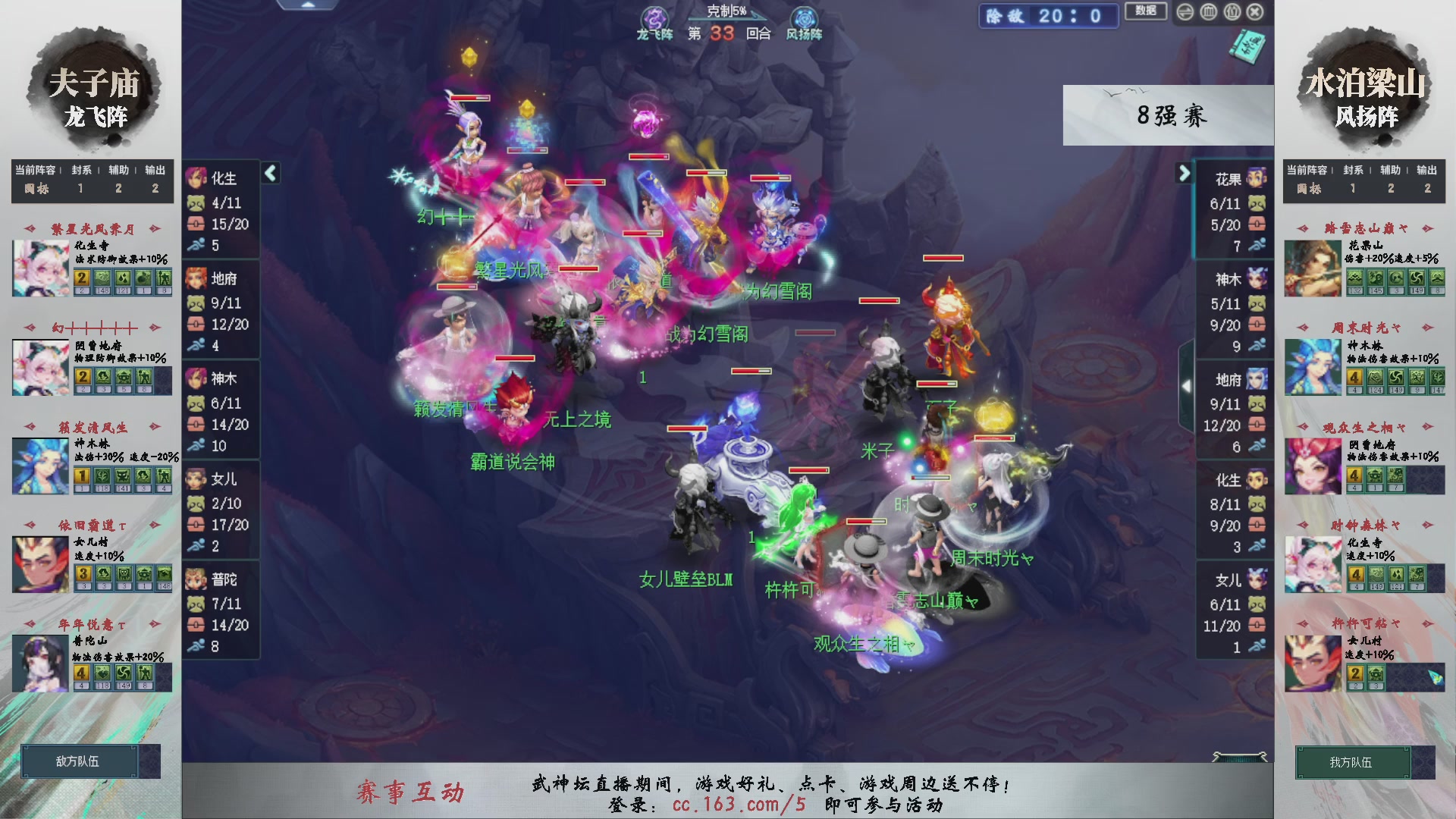Click the 数据 button
The width and height of the screenshot is (1456, 819).
click(1146, 12)
